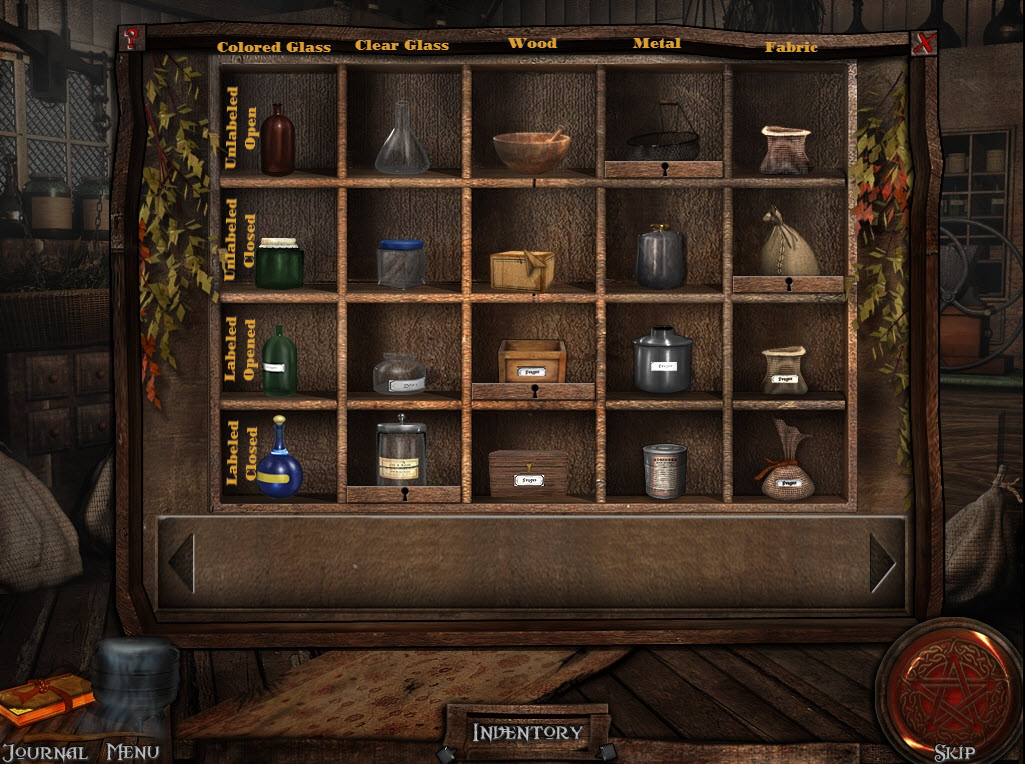
Task: Choose the labeled tin can
Action: [x=664, y=471]
